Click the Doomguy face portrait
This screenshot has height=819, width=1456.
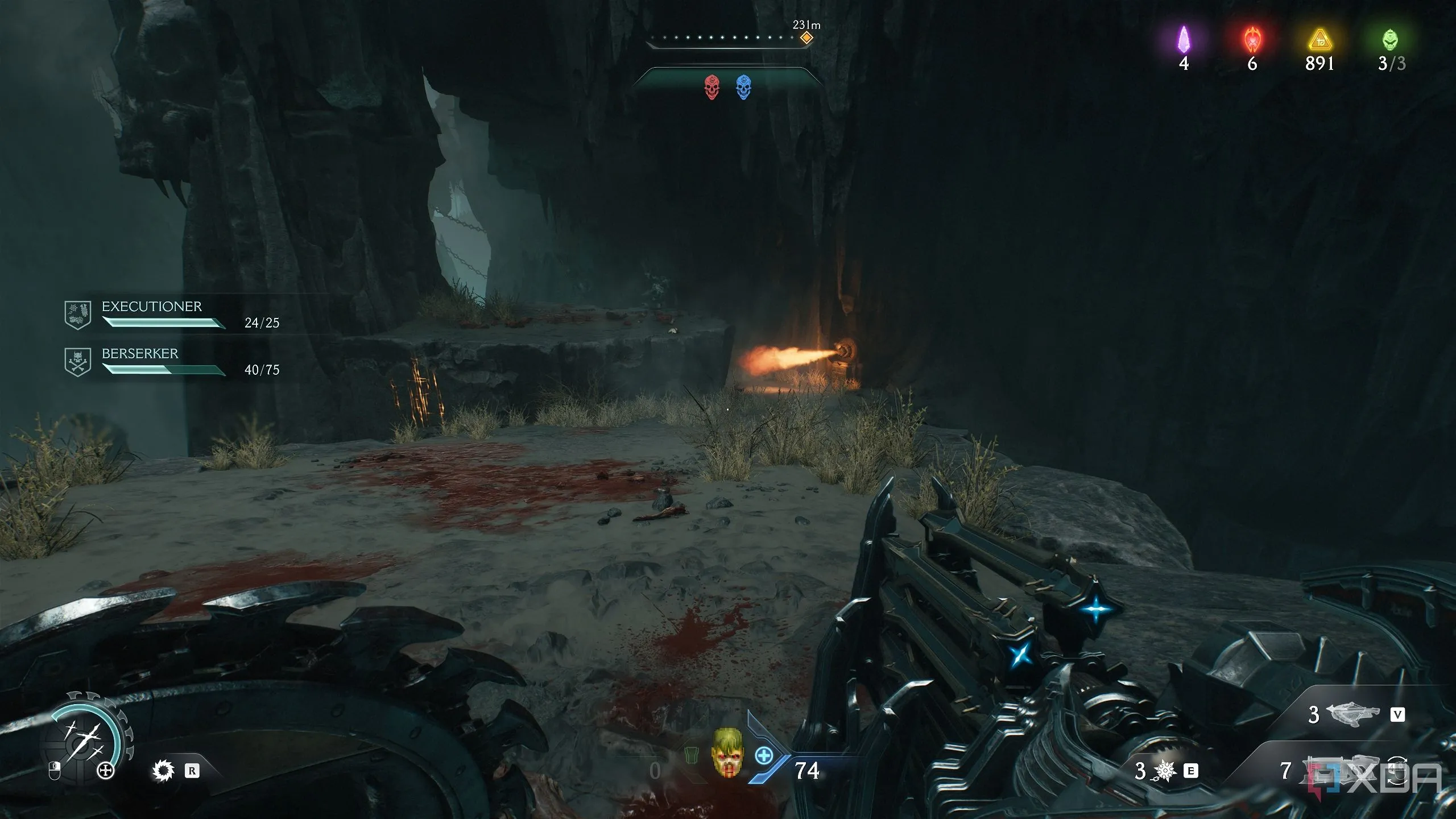click(727, 752)
